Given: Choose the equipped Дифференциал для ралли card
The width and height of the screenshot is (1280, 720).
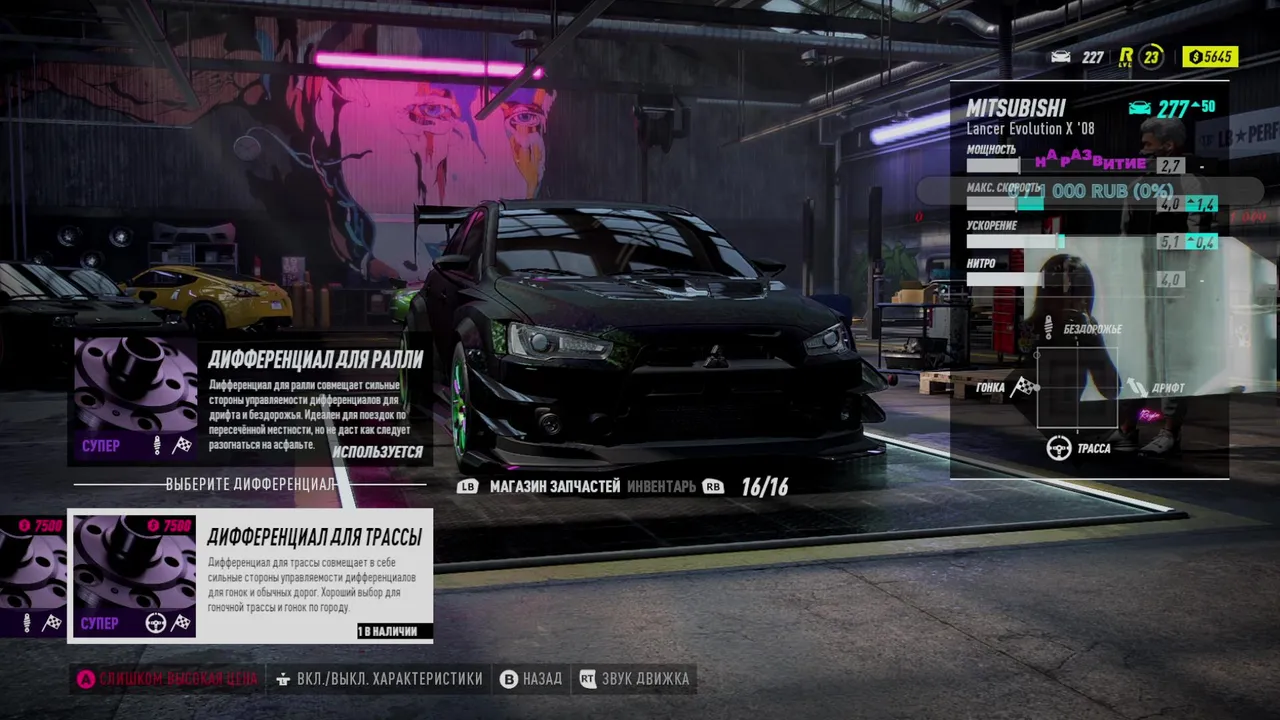Looking at the screenshot, I should (250, 400).
